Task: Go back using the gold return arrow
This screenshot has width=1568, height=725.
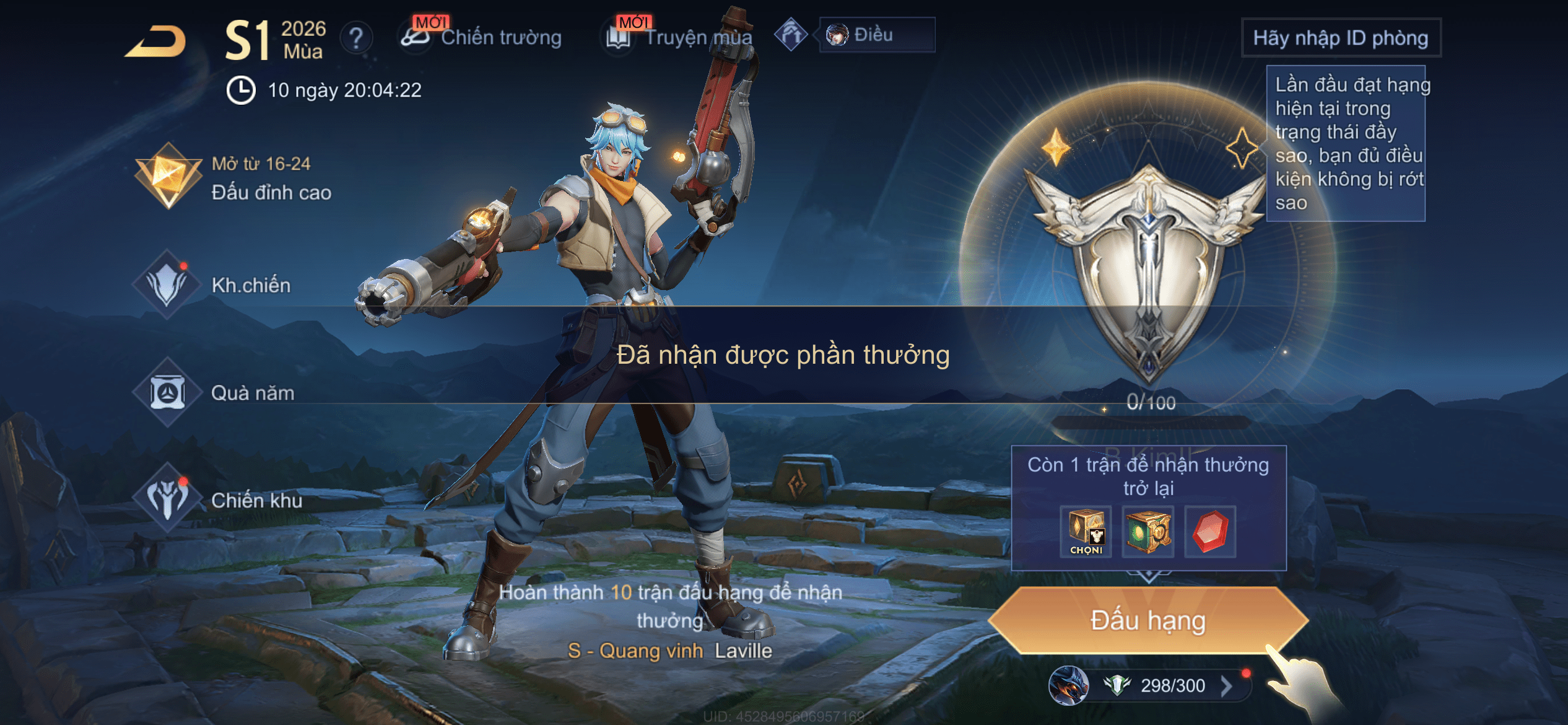Action: (x=156, y=42)
